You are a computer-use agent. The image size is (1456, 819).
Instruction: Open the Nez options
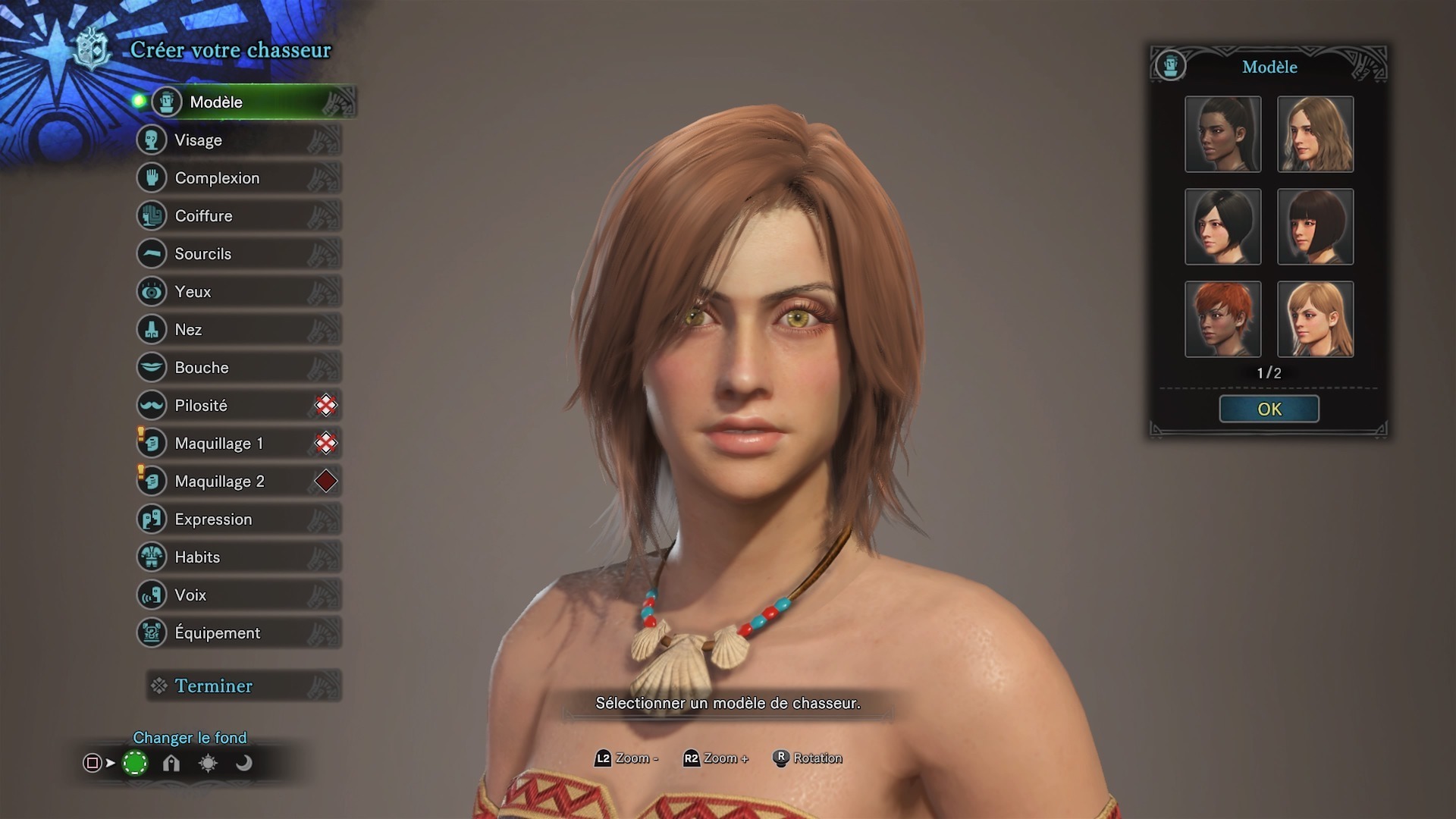click(x=238, y=330)
